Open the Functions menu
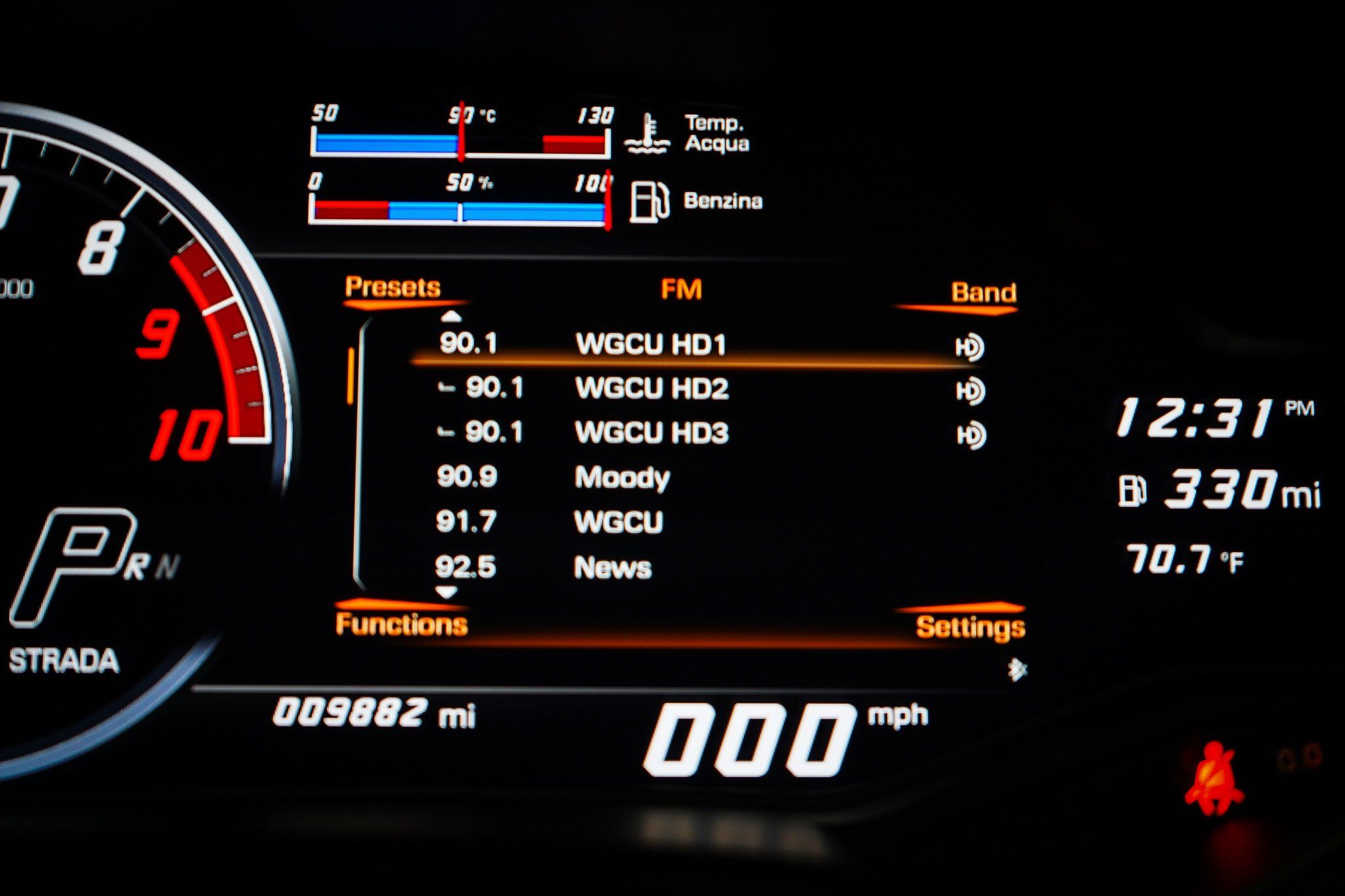This screenshot has height=896, width=1345. tap(401, 624)
